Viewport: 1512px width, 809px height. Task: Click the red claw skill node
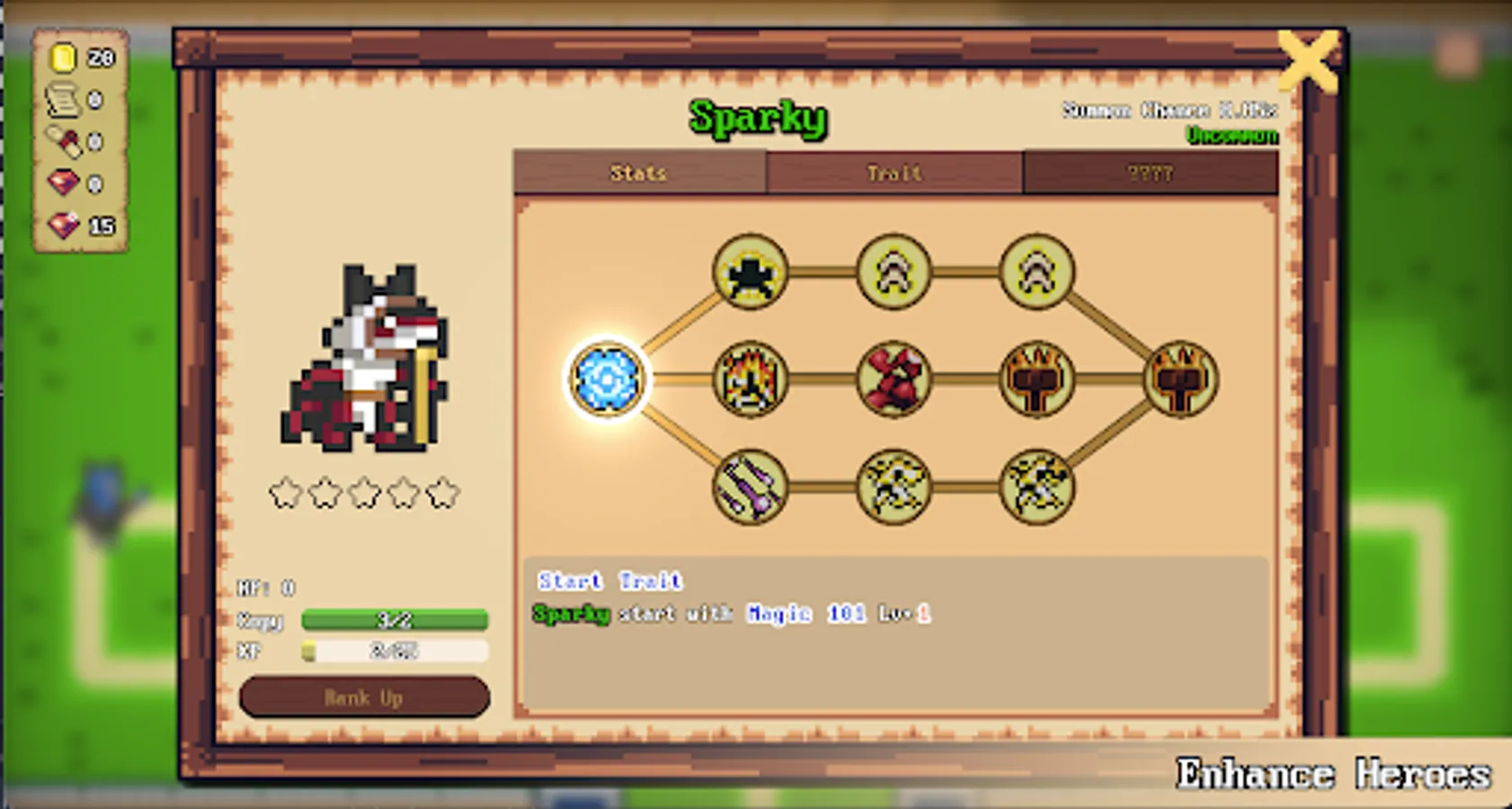coord(894,379)
